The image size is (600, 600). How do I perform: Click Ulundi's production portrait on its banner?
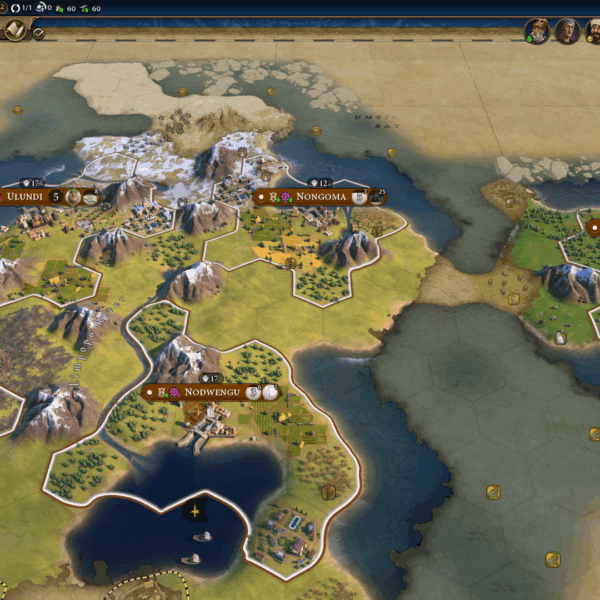(x=74, y=197)
